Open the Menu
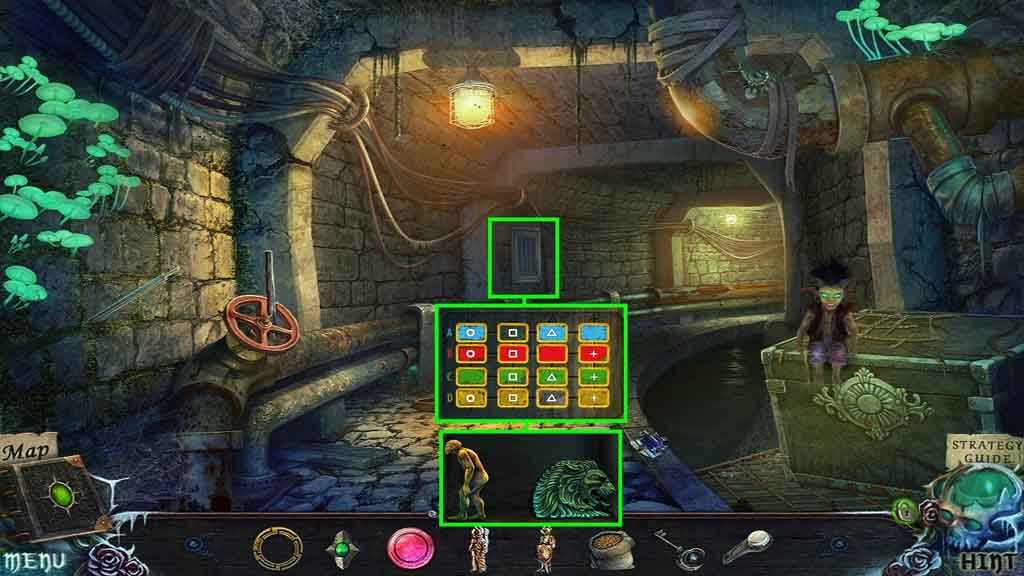 coord(30,559)
